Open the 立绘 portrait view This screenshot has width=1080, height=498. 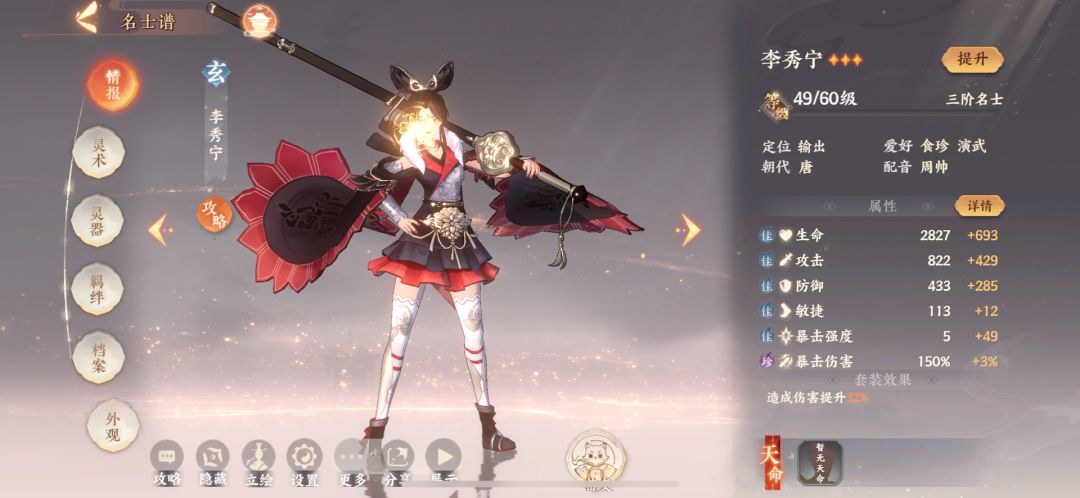tap(258, 459)
